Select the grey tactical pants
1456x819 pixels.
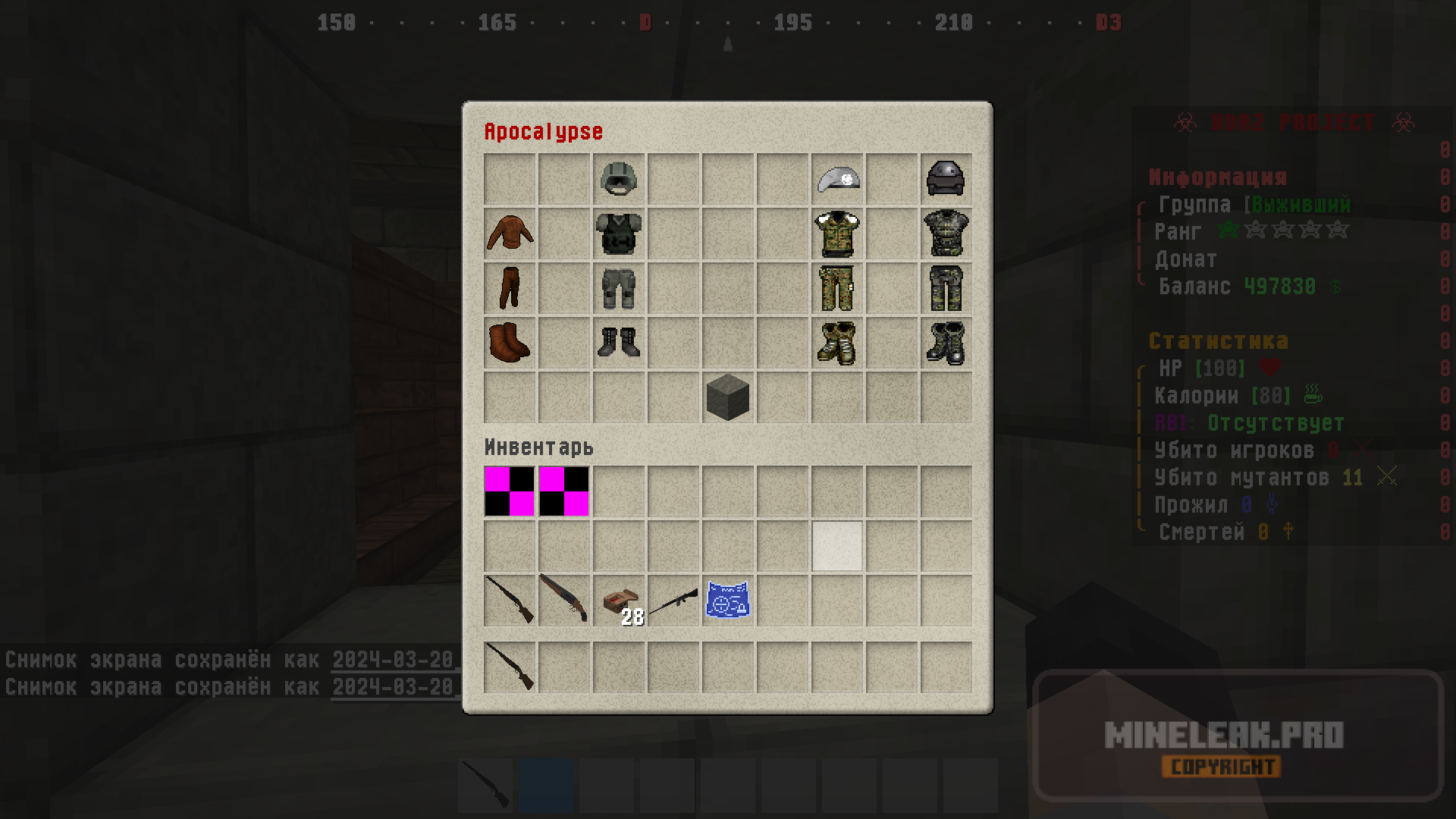[x=619, y=288]
